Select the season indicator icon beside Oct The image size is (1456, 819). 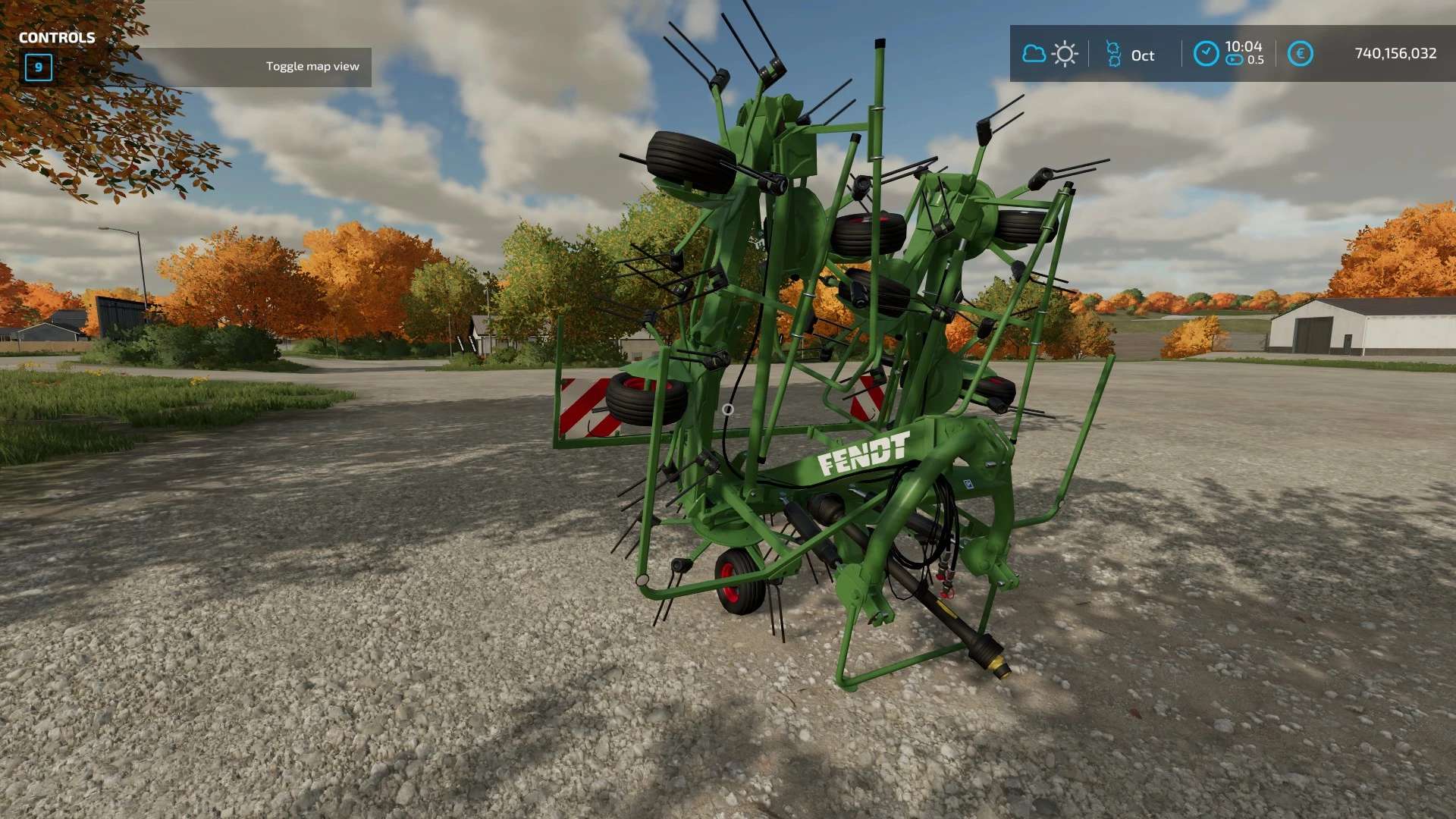point(1113,54)
